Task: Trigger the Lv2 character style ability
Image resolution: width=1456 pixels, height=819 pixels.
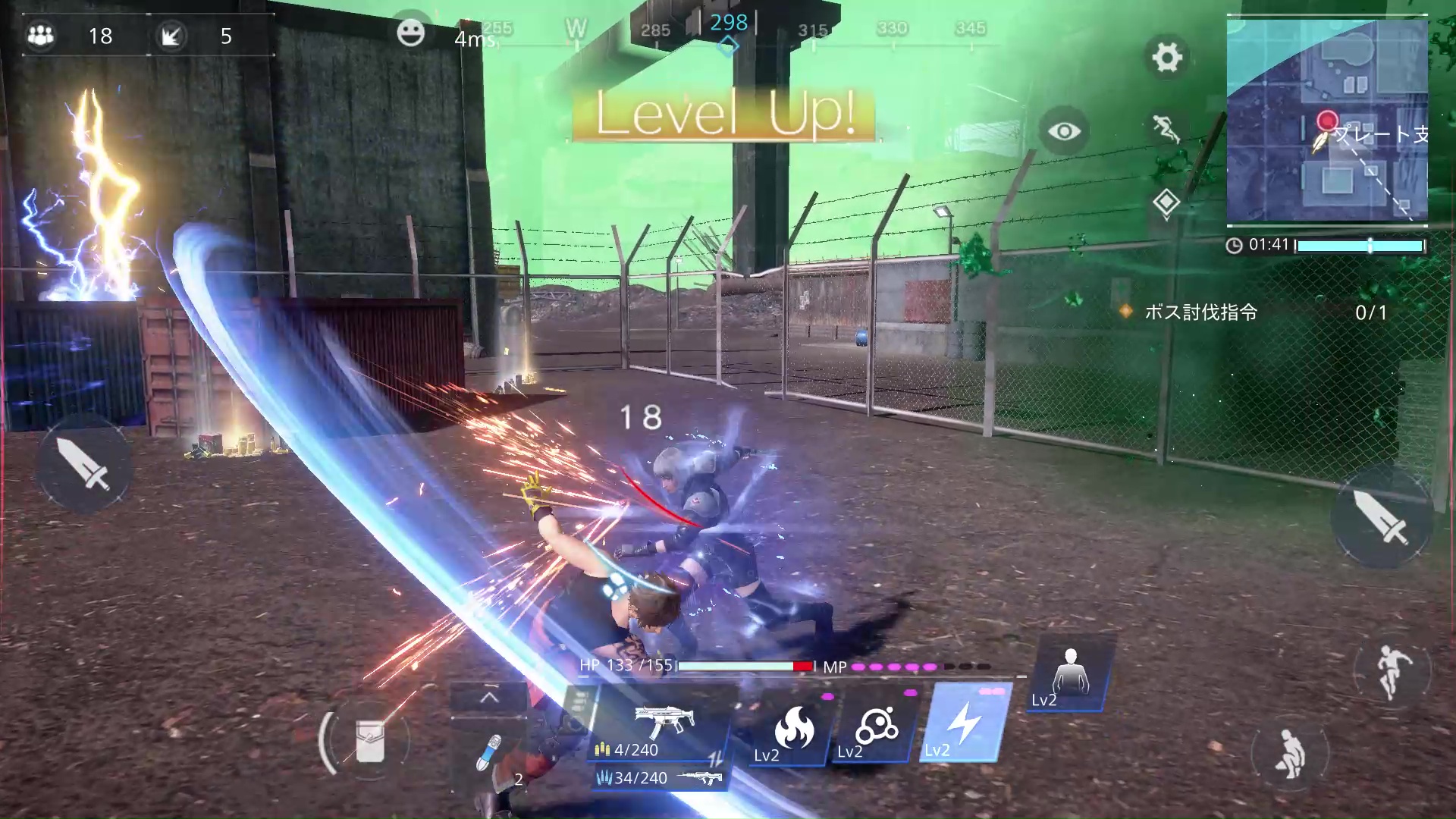Action: coord(1070,676)
